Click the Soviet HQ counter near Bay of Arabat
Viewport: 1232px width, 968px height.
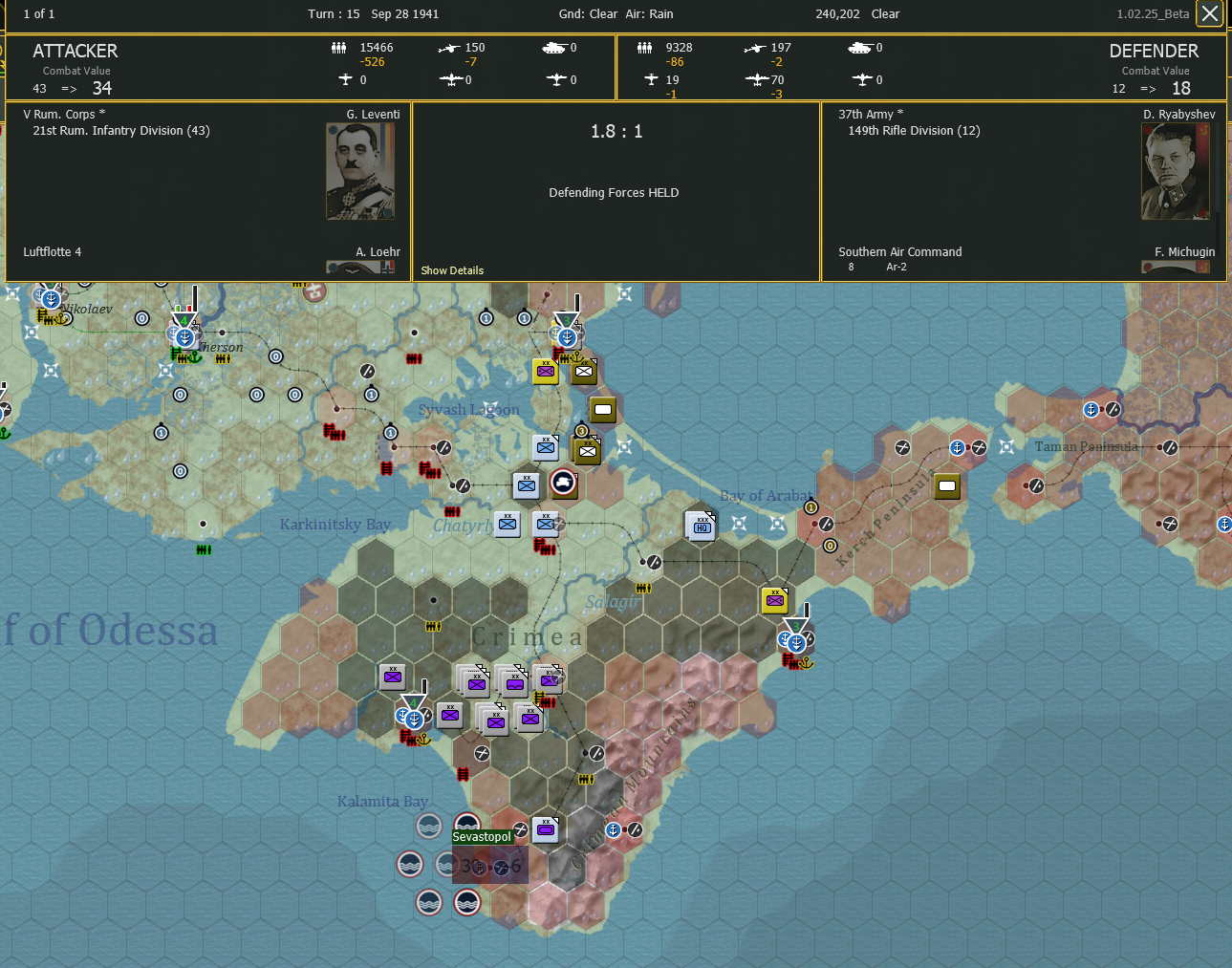pos(701,524)
